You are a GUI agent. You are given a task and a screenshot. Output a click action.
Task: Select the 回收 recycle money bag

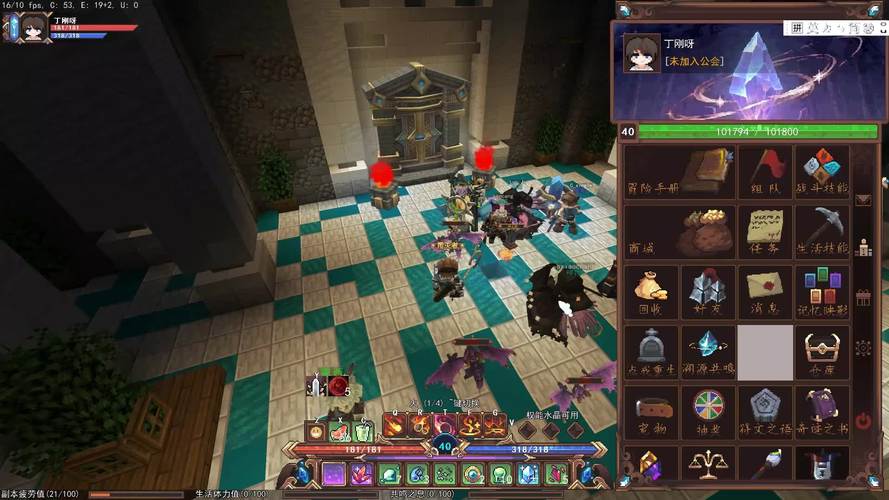[x=651, y=292]
